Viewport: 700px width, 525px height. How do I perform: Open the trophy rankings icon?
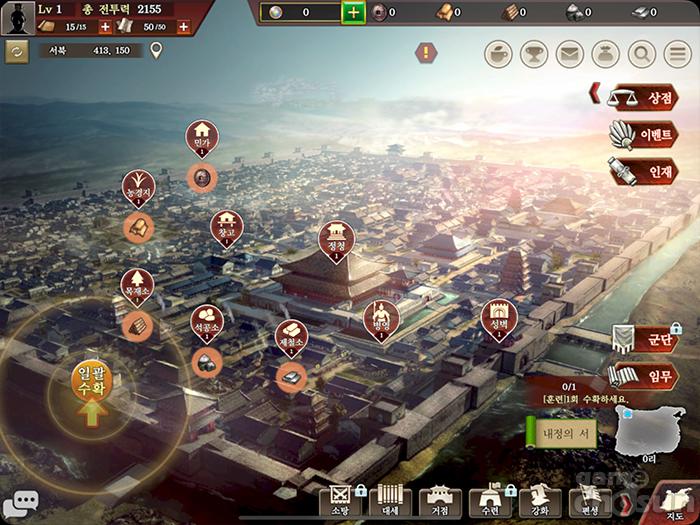[534, 54]
